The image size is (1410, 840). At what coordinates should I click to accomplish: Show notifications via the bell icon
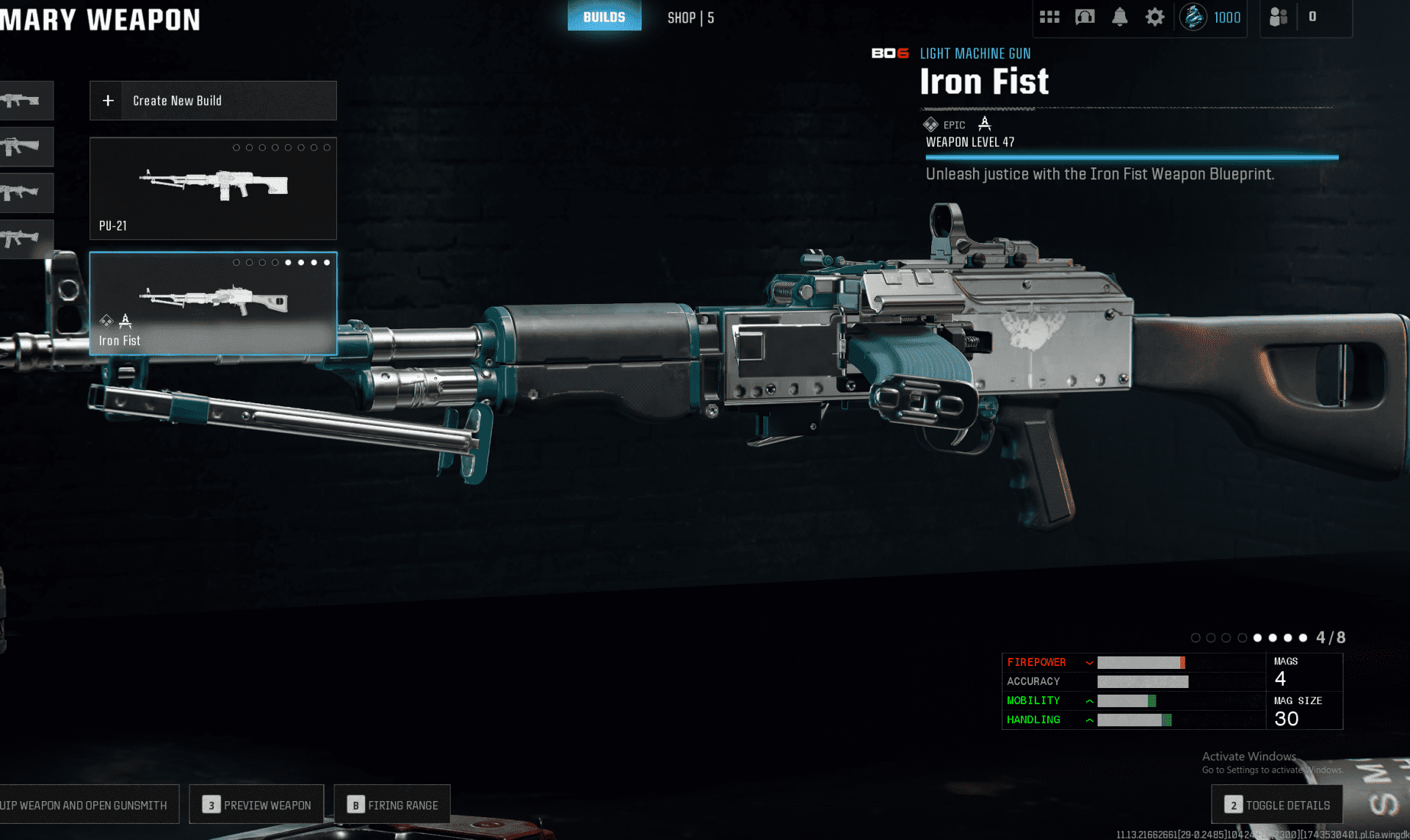click(x=1119, y=17)
